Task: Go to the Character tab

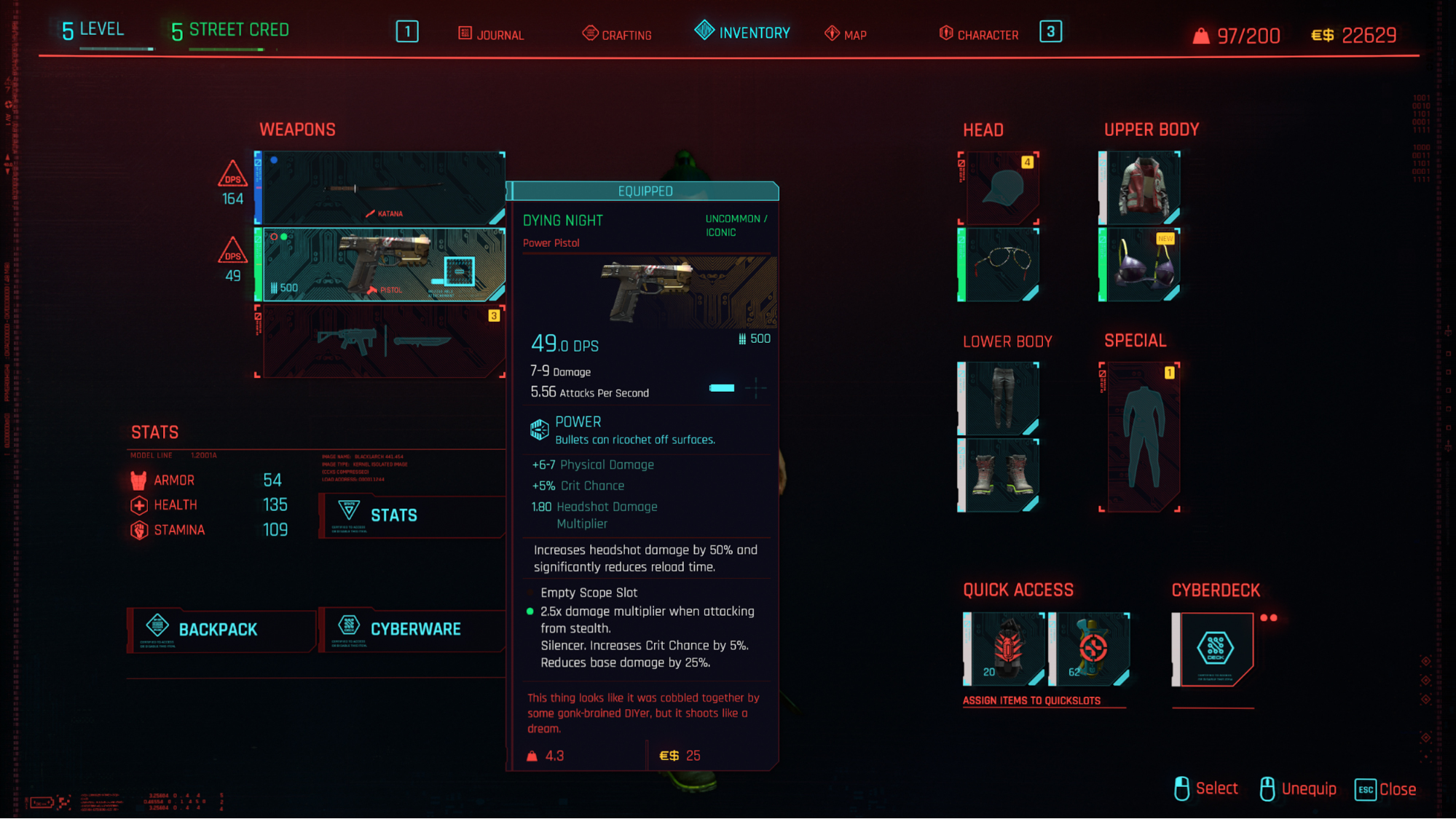Action: 979,34
